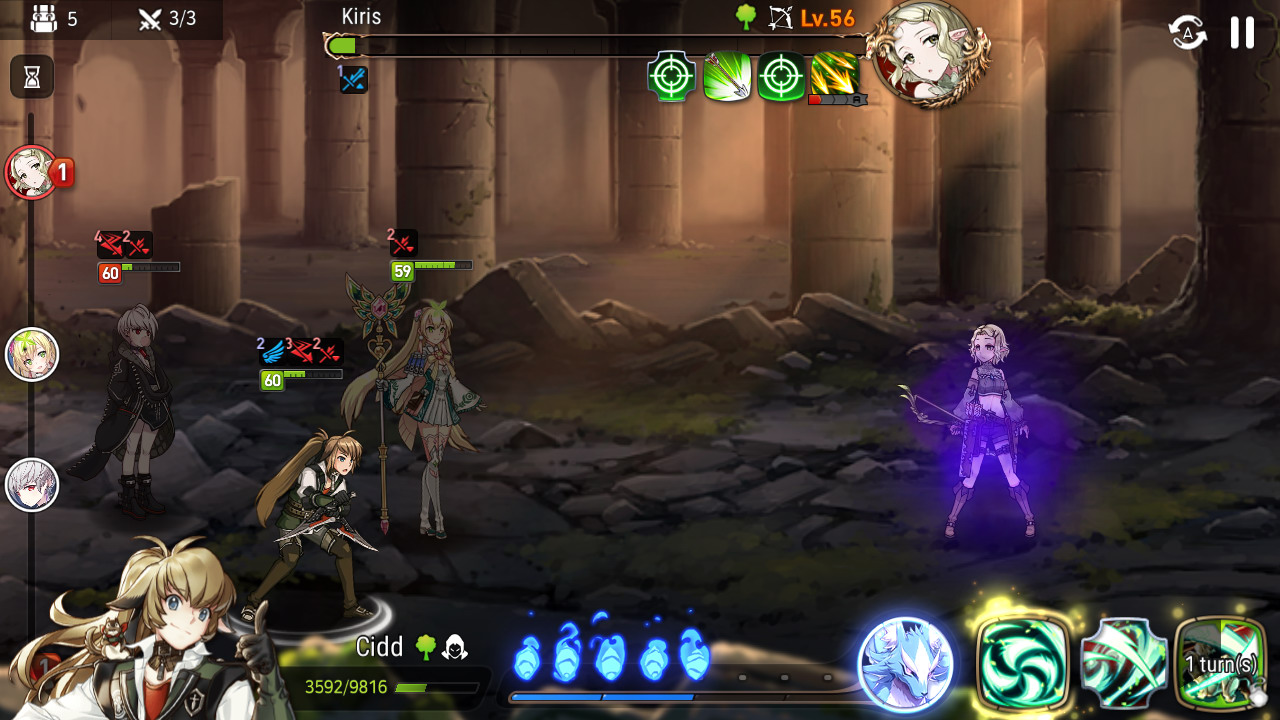Viewport: 1280px width, 720px height.
Task: Inspect Kiris's green arrow skill icon
Action: [x=727, y=77]
